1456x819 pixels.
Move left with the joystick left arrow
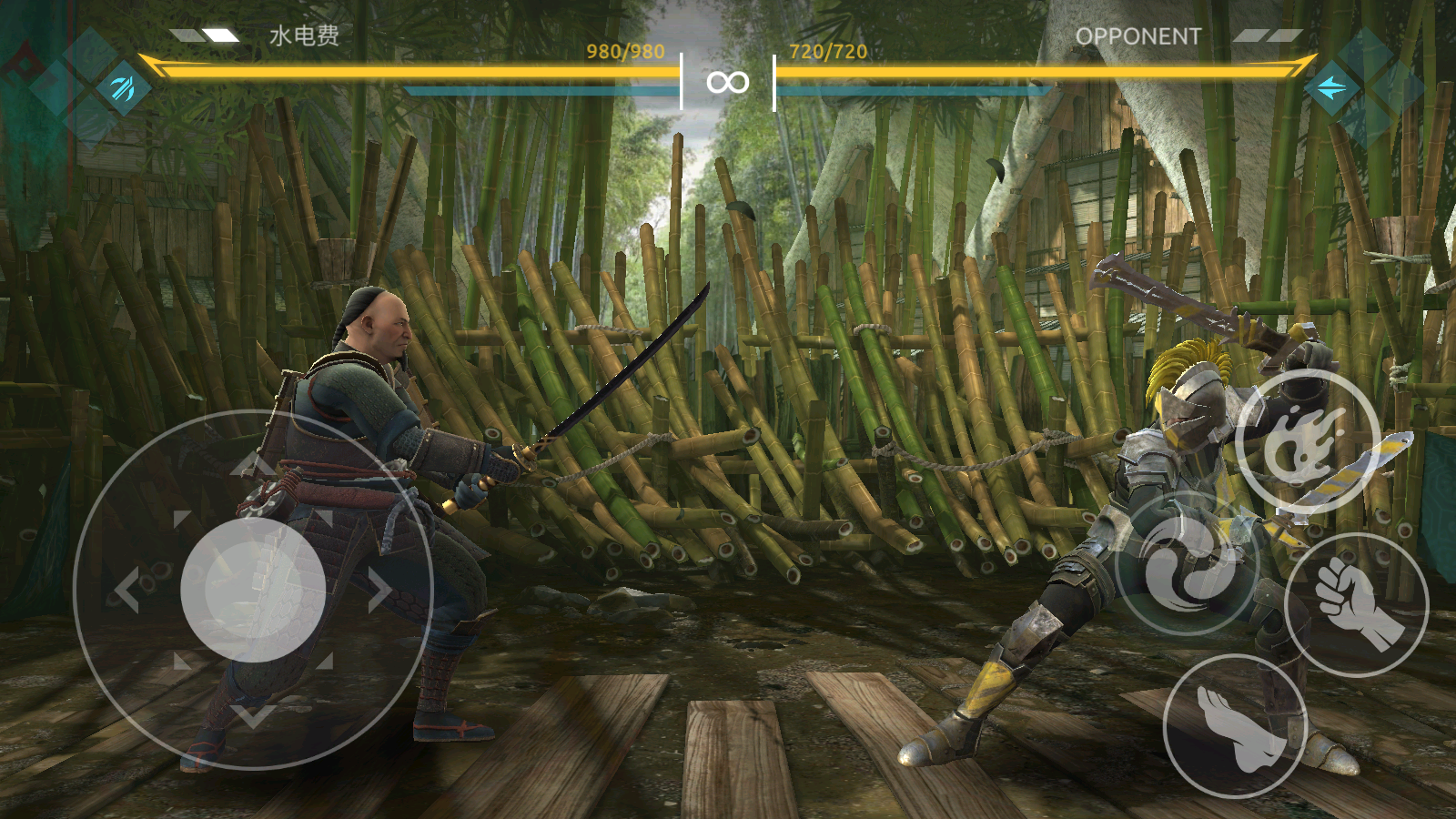[x=127, y=590]
